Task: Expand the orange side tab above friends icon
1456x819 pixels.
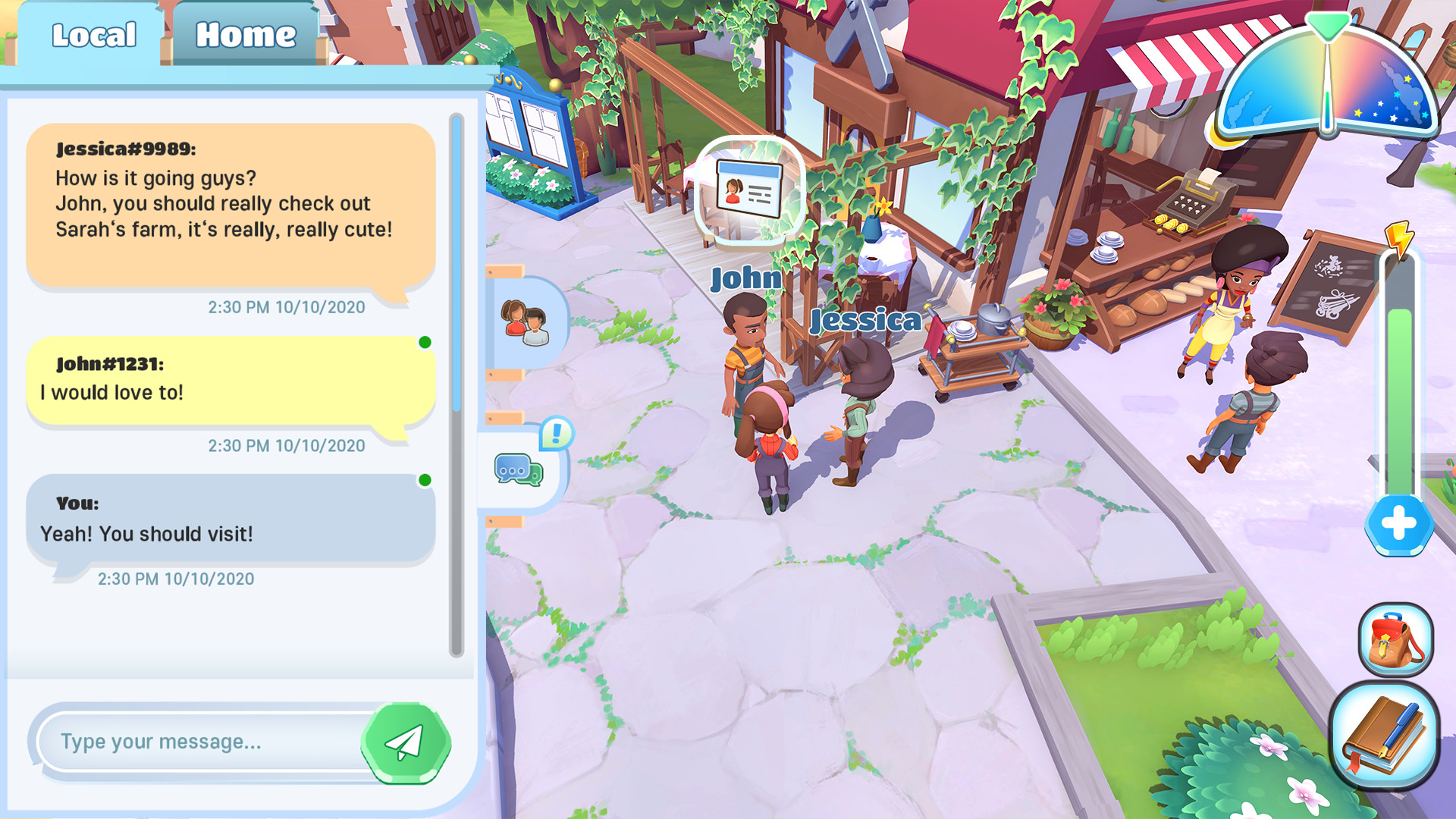Action: point(502,270)
